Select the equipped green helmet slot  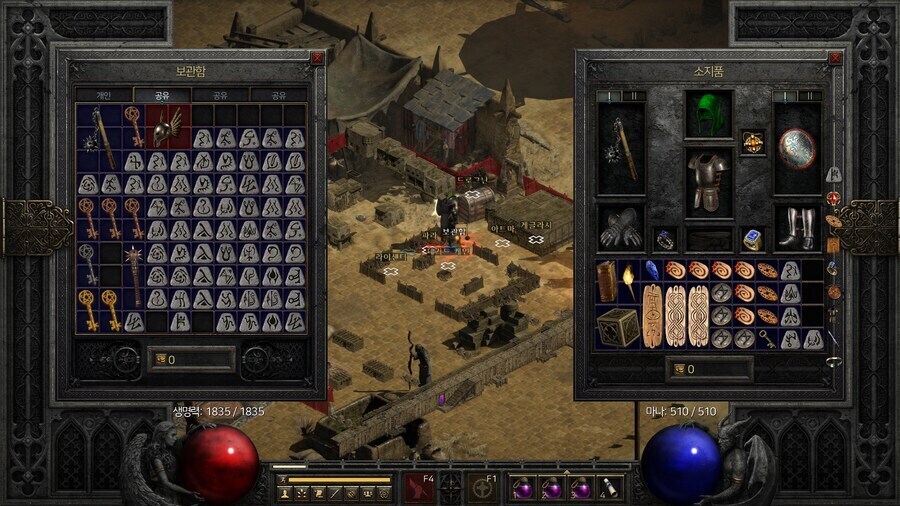(x=708, y=114)
